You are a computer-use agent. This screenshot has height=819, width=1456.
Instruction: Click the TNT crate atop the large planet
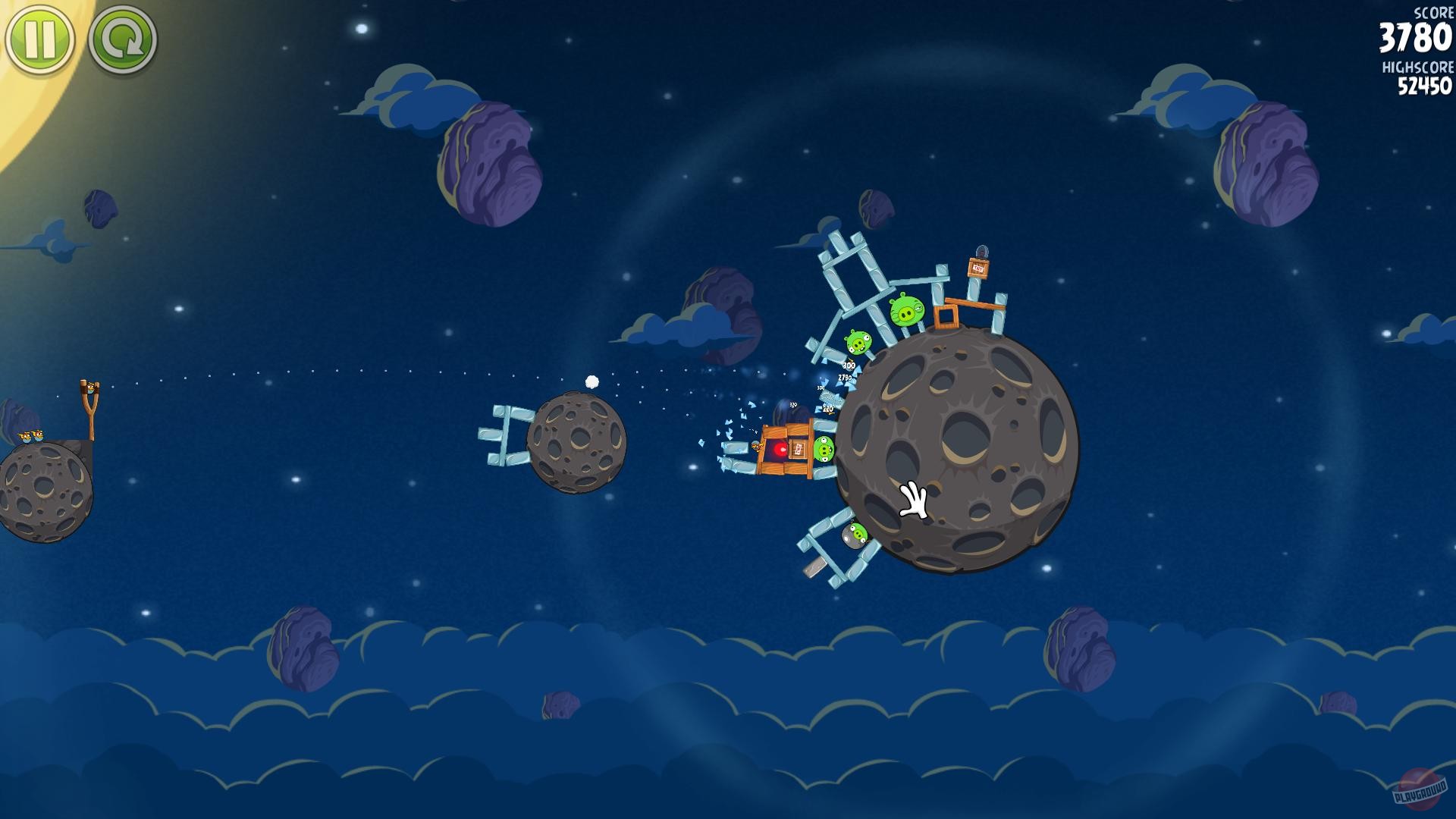(x=977, y=267)
